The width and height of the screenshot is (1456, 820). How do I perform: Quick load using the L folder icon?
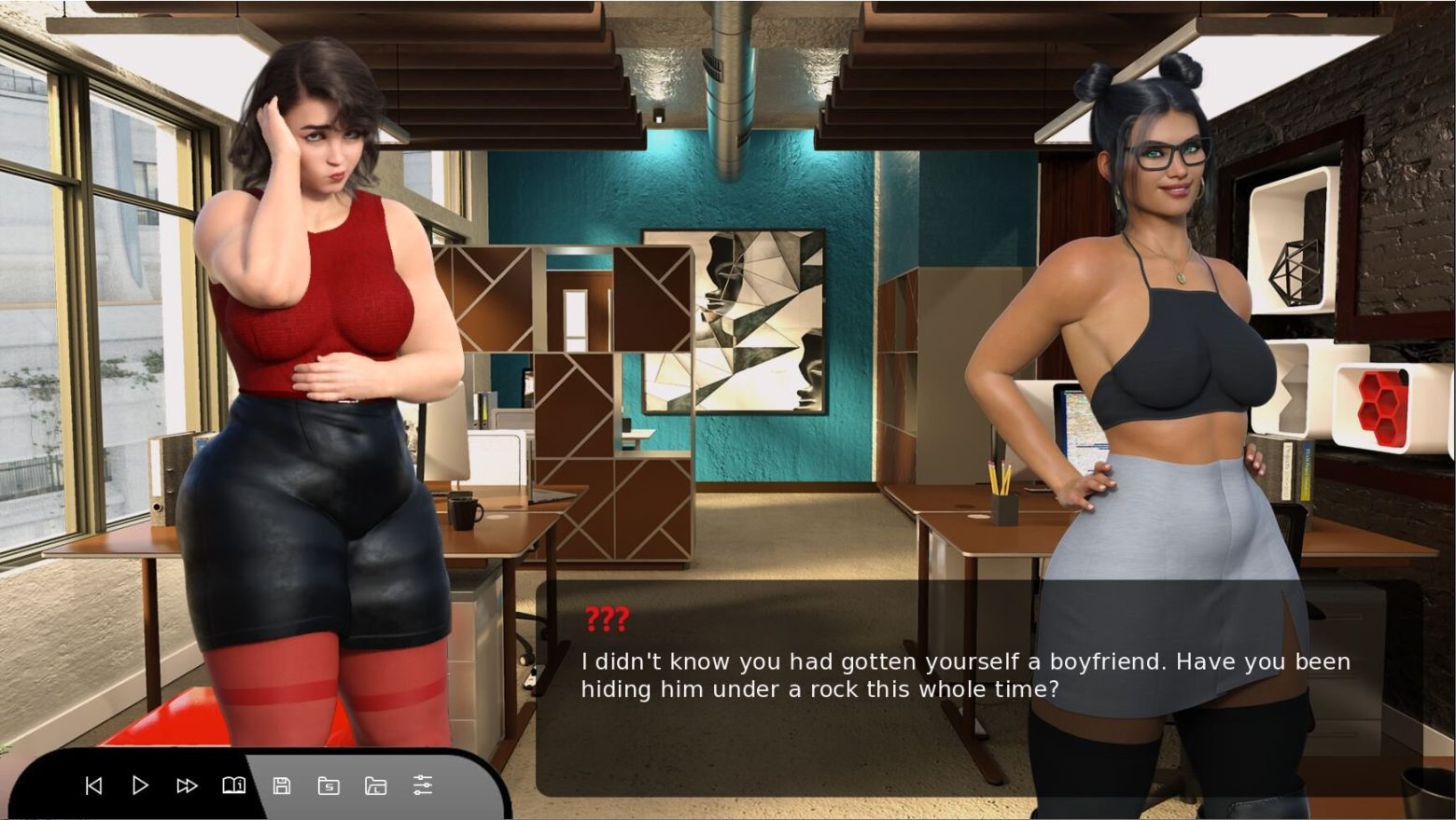click(375, 785)
